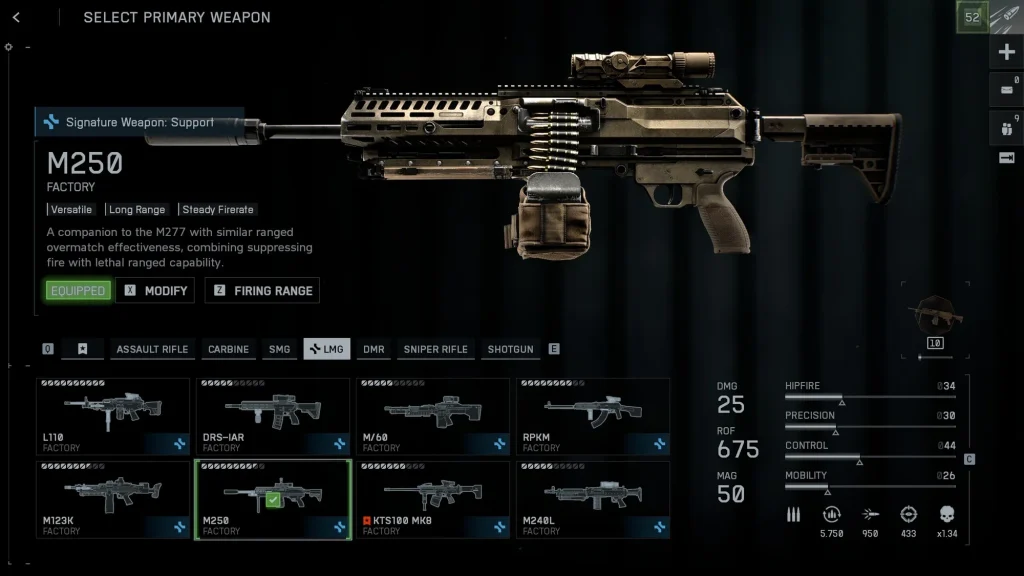
Task: Go back using the top-left arrow
Action: [17, 17]
